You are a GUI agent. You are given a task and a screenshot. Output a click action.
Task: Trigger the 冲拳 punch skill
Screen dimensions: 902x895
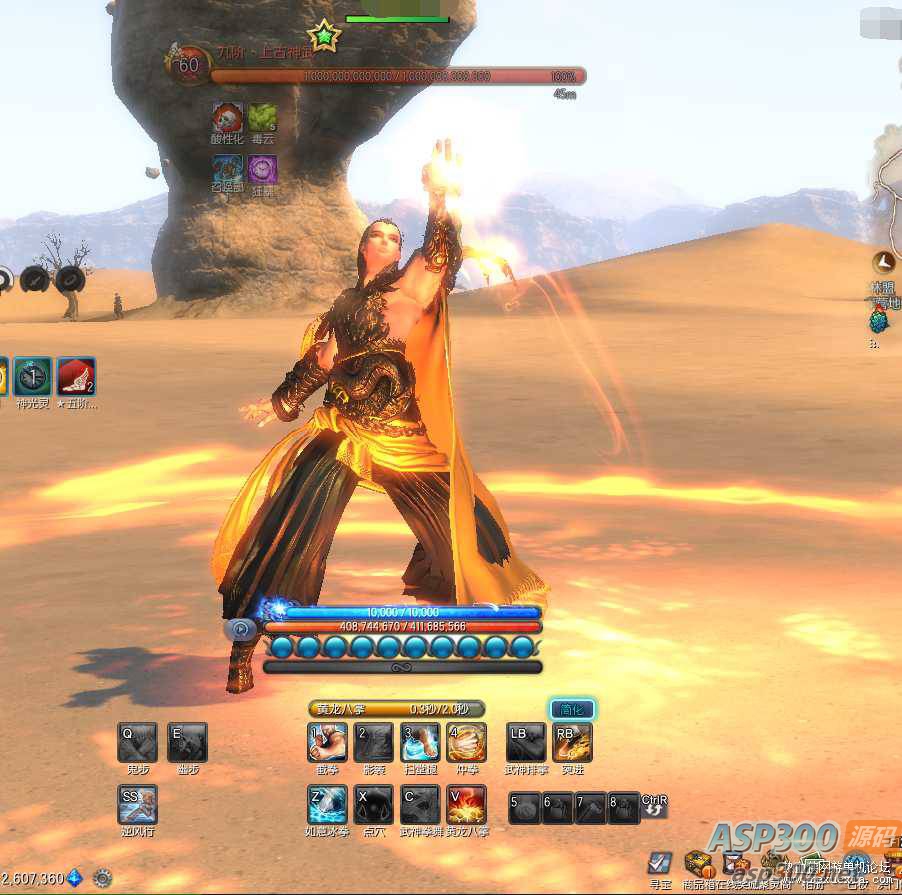point(467,743)
